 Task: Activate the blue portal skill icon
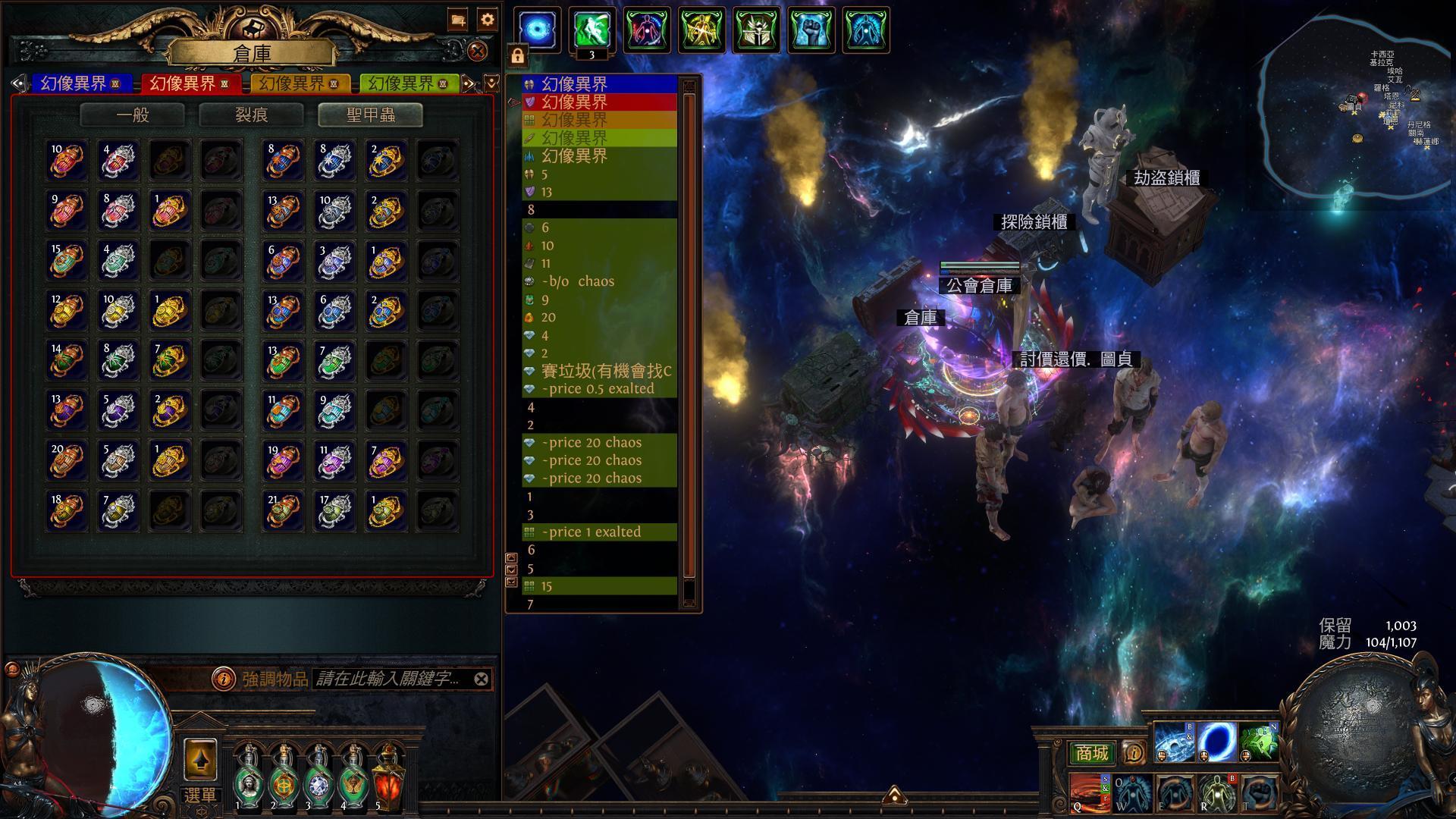(x=1216, y=742)
